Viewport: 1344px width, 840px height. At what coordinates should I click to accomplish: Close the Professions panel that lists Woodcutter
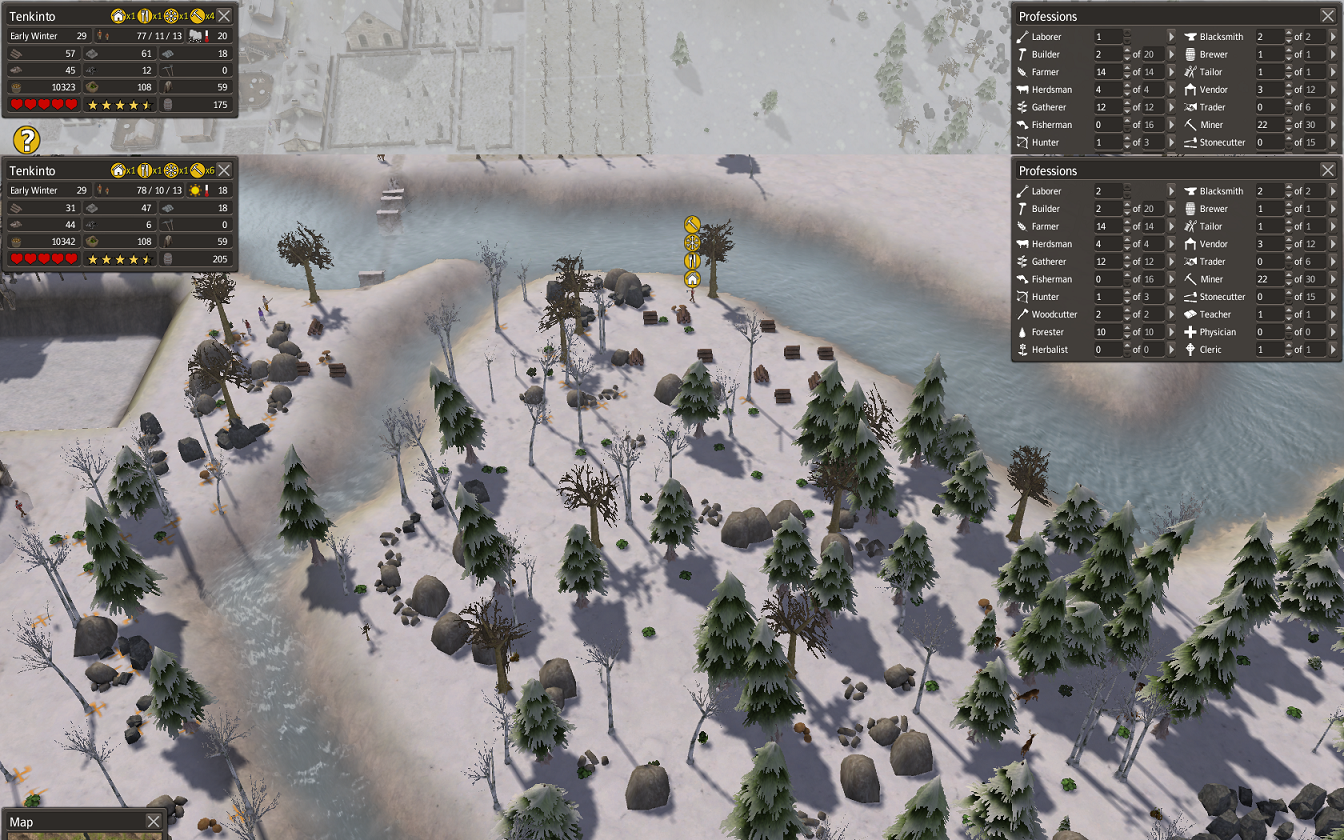1327,170
